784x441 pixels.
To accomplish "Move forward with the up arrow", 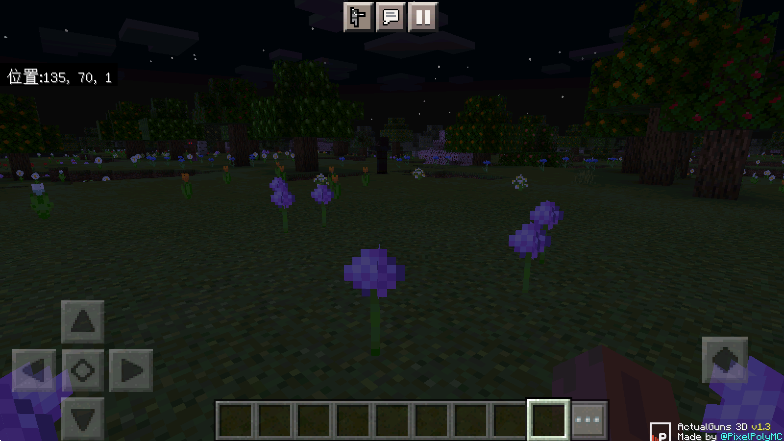I will coord(83,322).
